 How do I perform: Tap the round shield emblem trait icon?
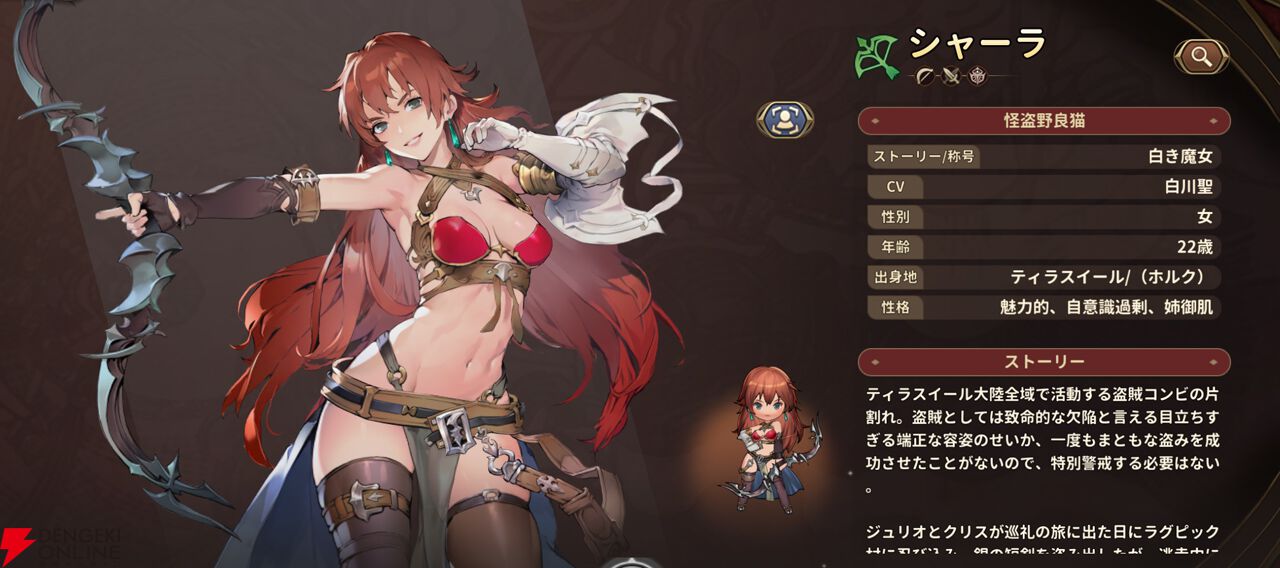pos(978,76)
